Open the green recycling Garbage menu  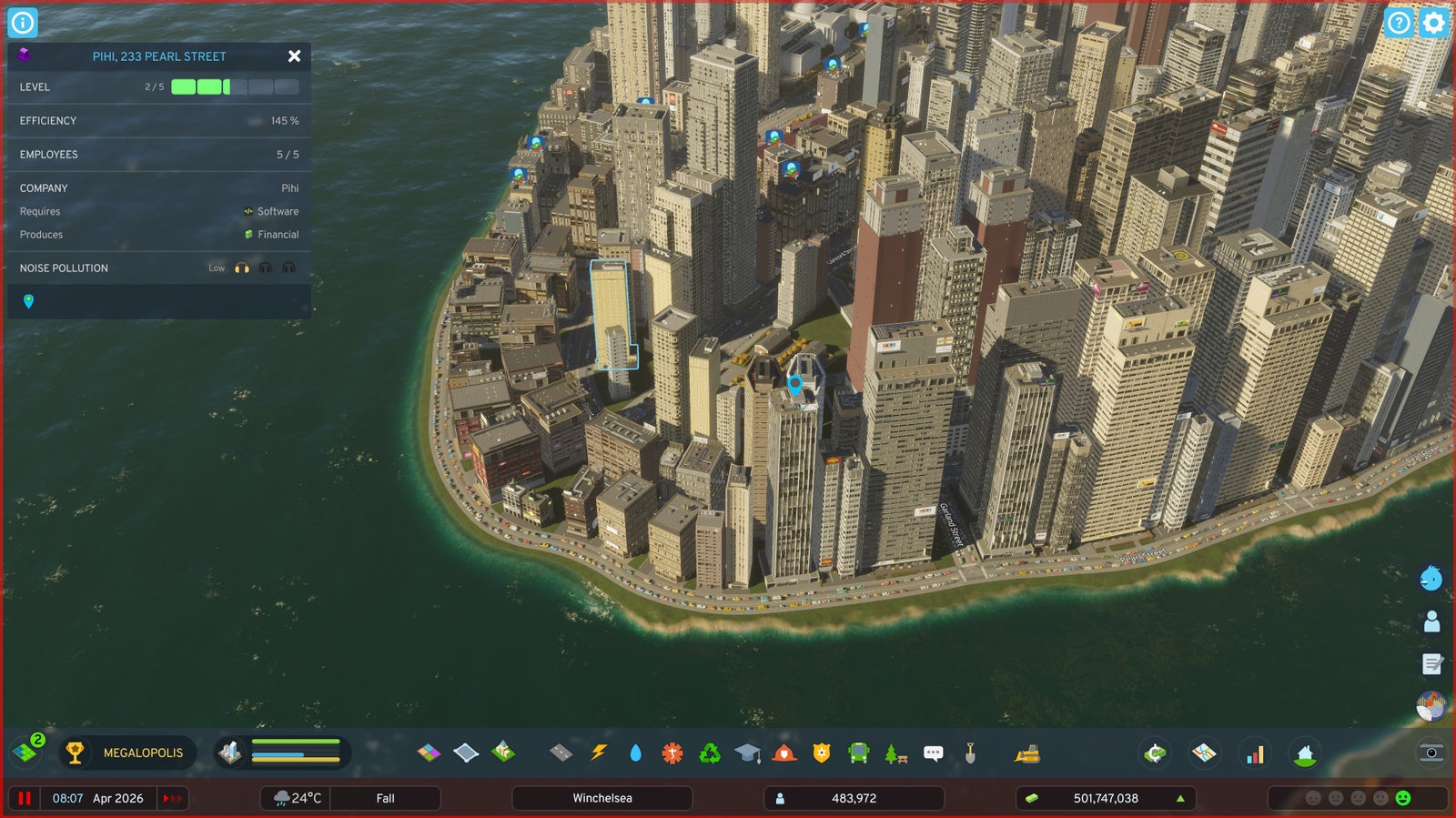710,752
